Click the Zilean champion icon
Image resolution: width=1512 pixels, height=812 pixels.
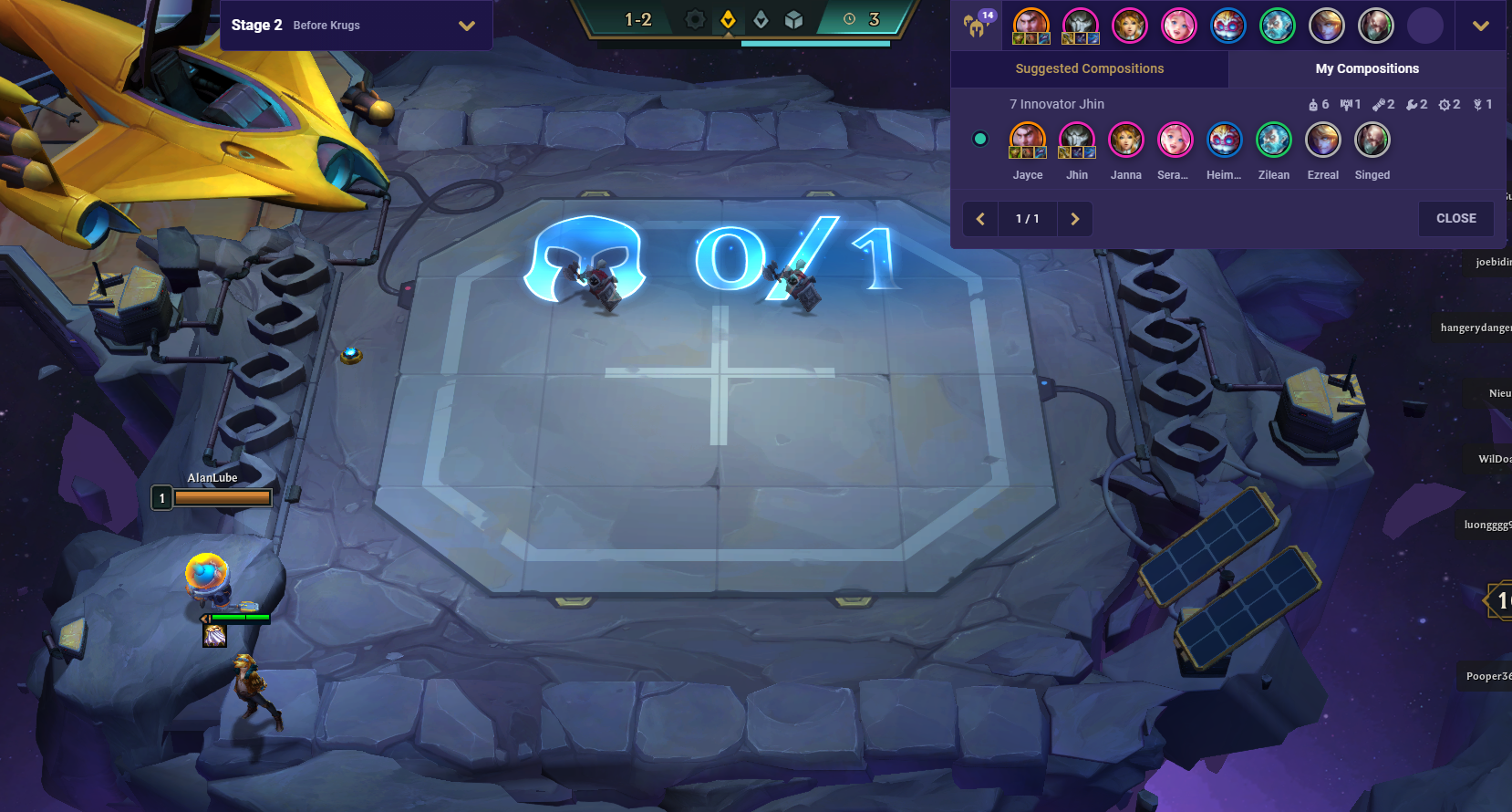(x=1274, y=141)
